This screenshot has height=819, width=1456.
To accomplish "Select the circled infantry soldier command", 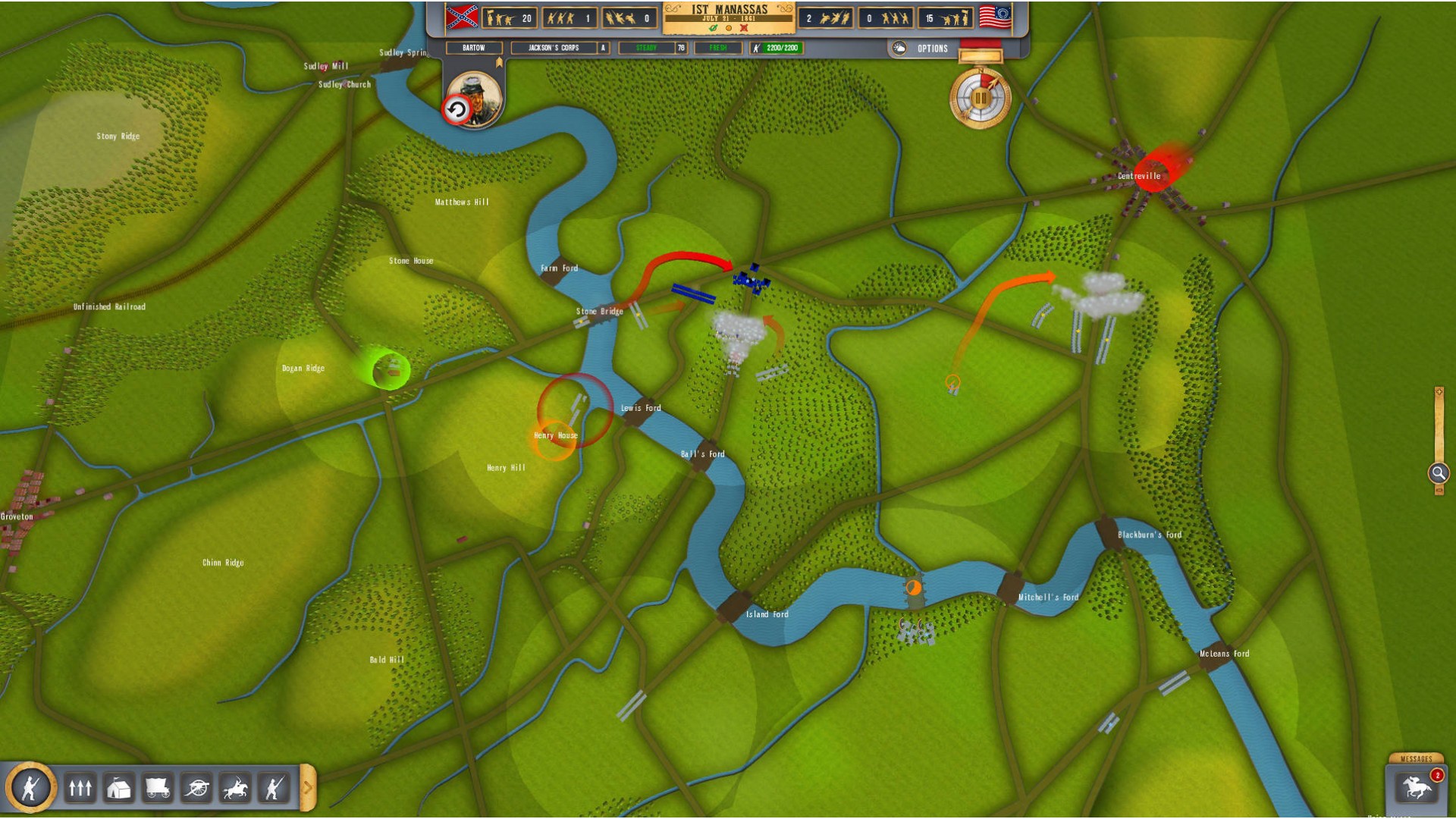I will [x=30, y=788].
